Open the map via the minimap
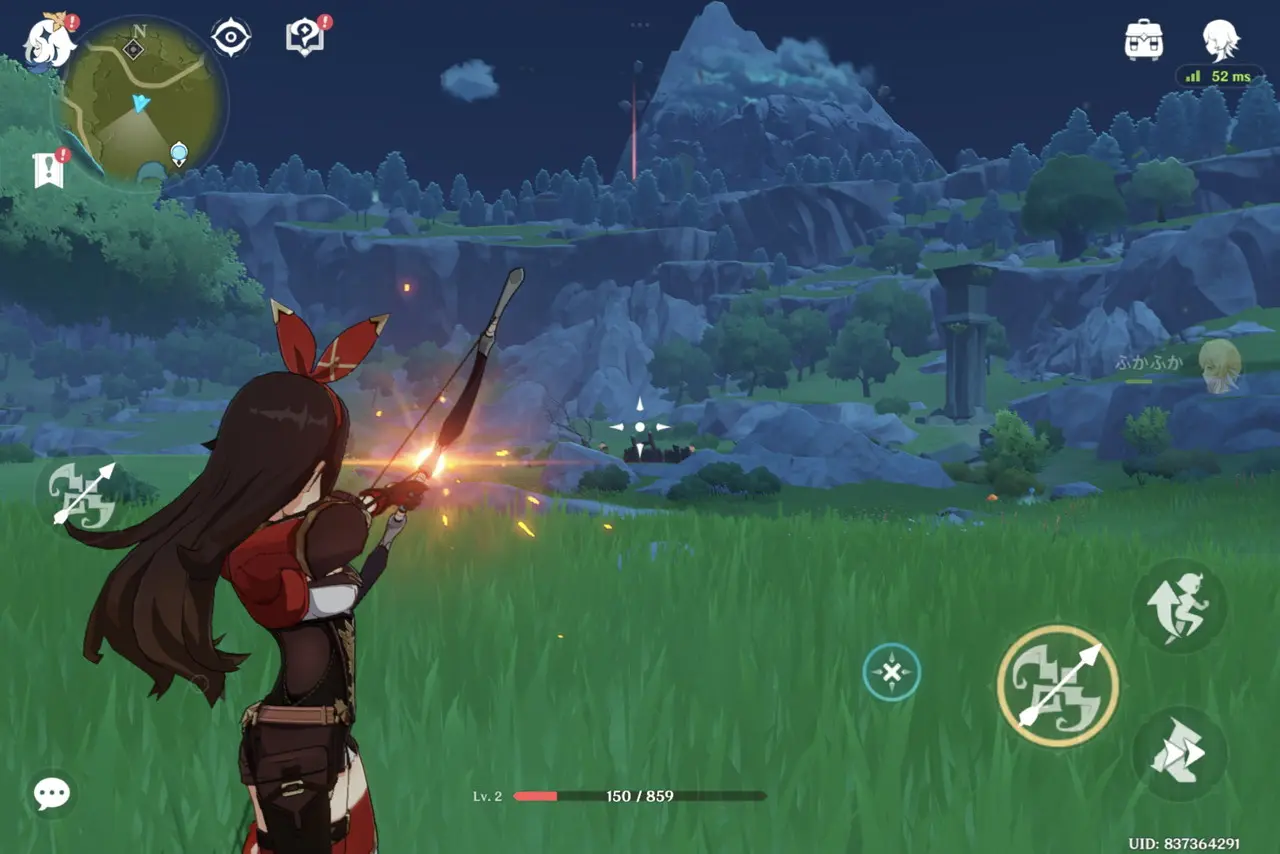The height and width of the screenshot is (854, 1280). point(143,101)
